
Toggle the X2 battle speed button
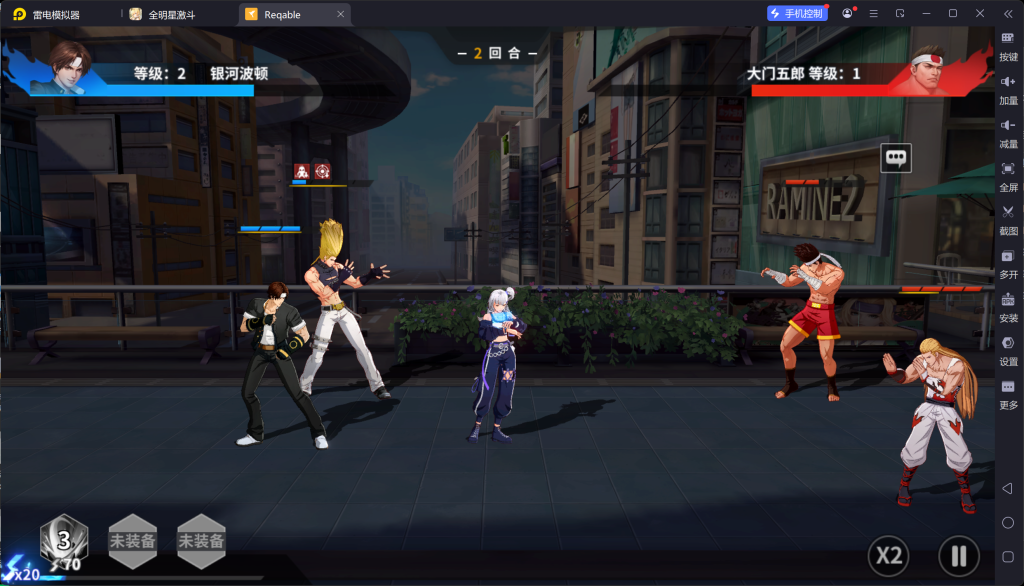[889, 555]
